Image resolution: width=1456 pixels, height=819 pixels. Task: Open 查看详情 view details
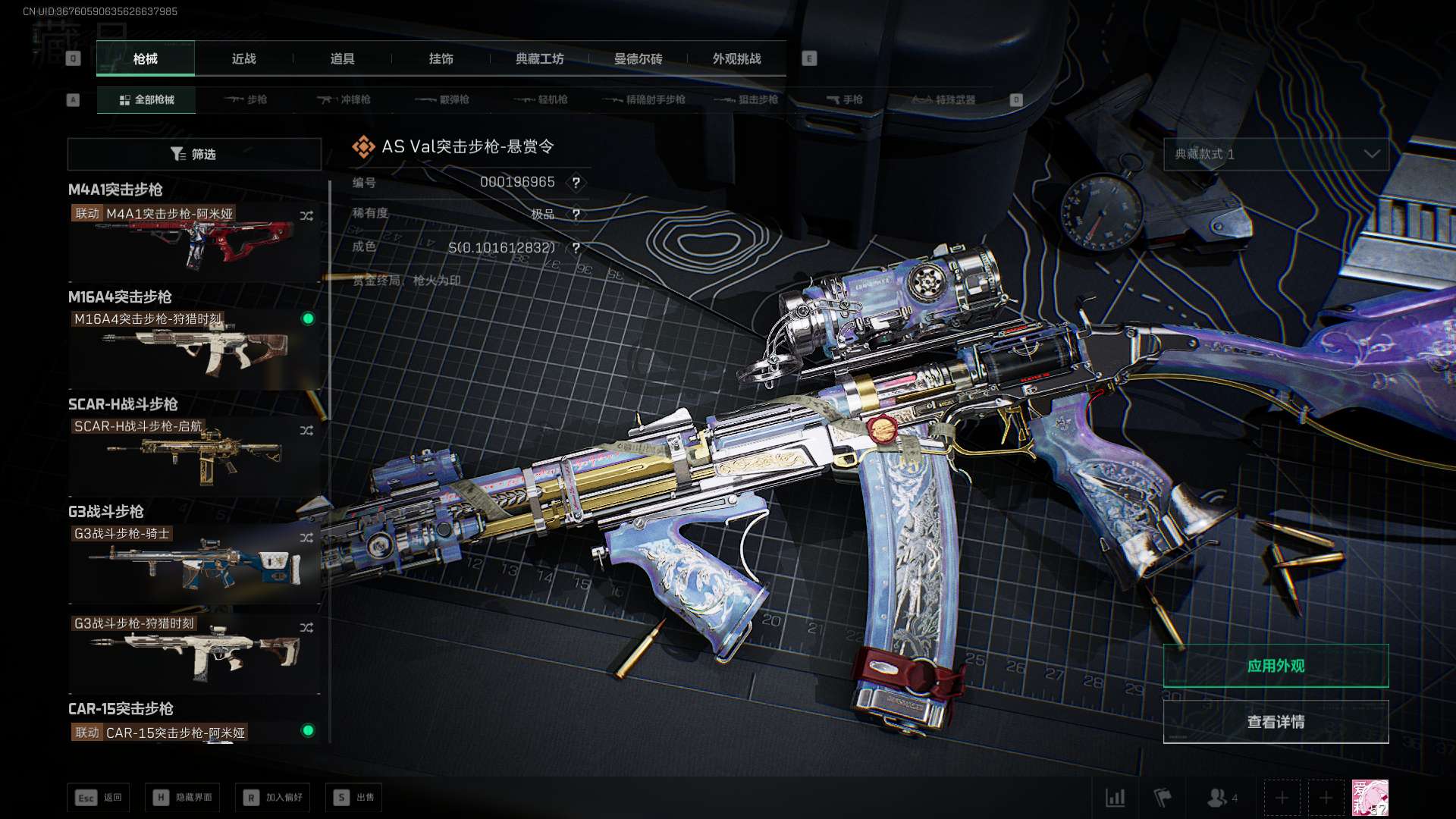1276,722
